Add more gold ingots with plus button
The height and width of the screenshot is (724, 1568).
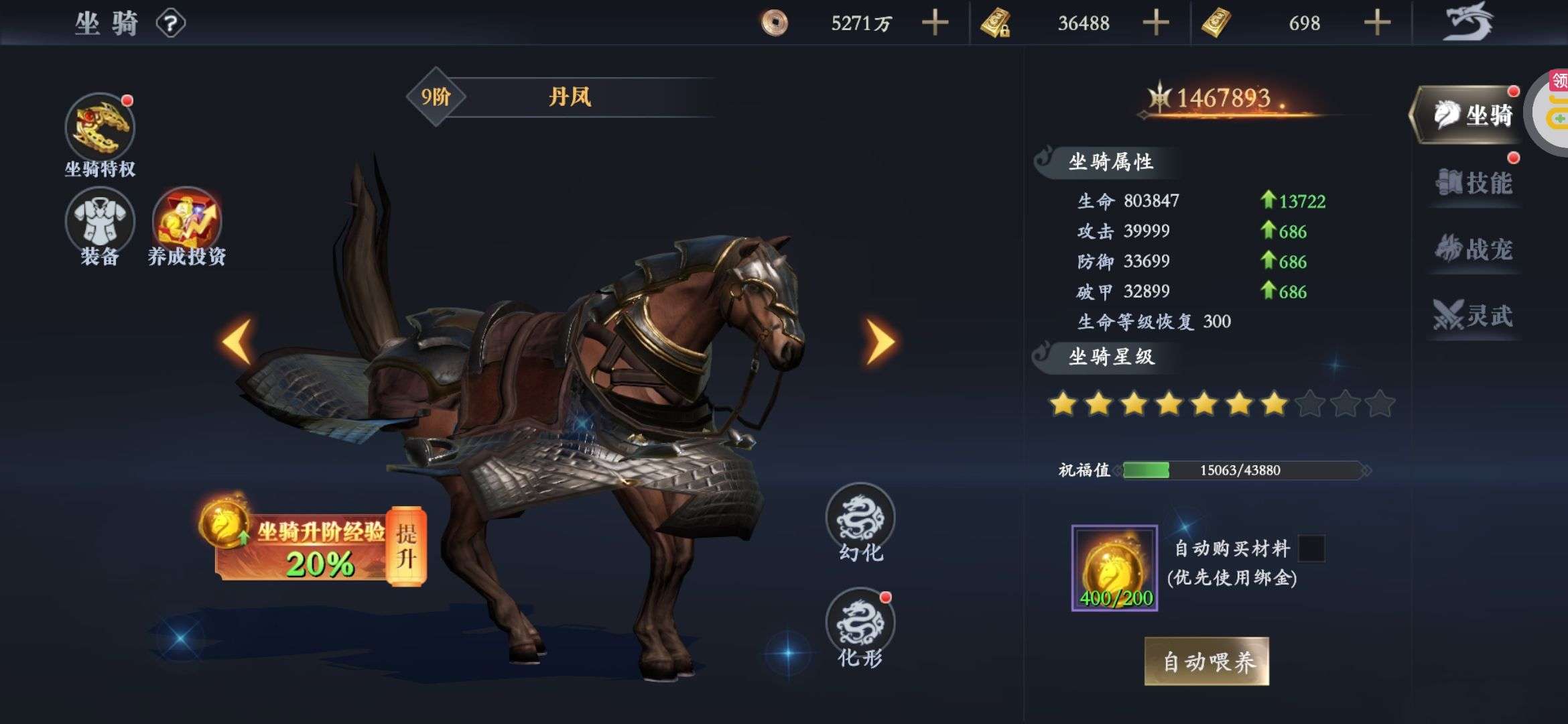click(1377, 23)
